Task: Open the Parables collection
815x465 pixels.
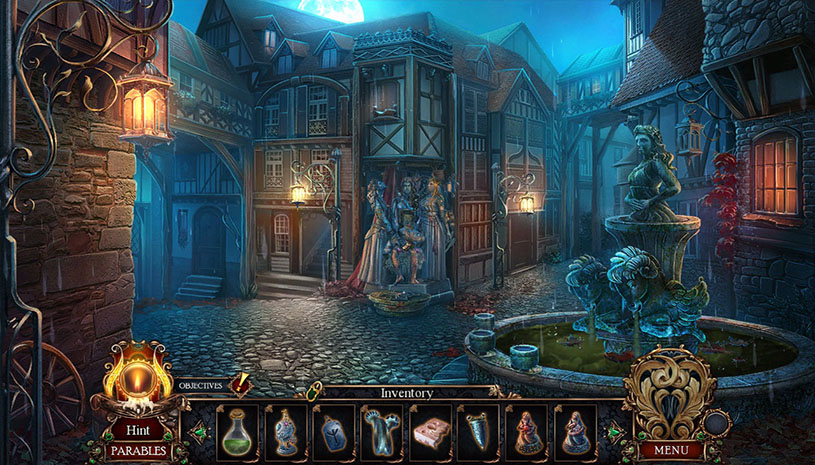Action: 138,451
